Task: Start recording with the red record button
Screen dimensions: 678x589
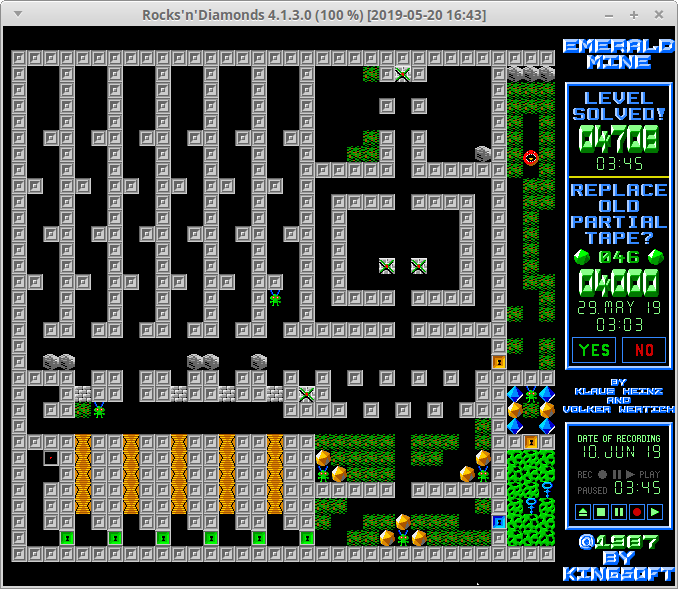Action: click(x=637, y=512)
